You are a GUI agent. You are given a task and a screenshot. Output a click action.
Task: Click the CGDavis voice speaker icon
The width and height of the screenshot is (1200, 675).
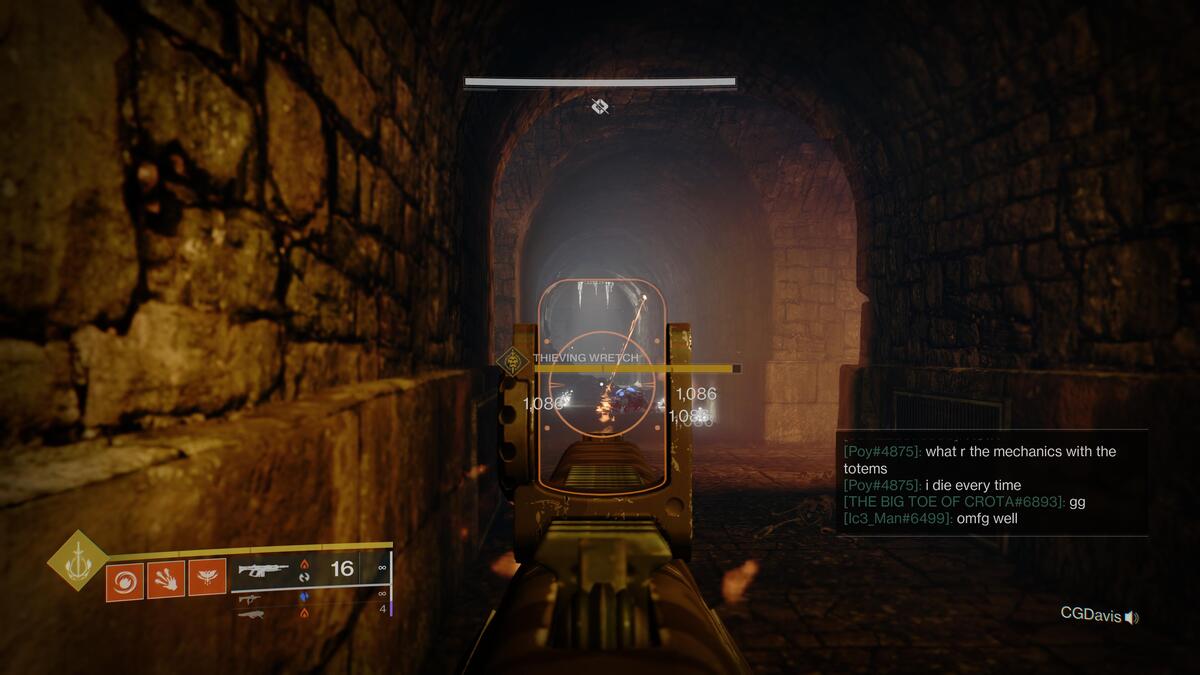[x=1131, y=617]
